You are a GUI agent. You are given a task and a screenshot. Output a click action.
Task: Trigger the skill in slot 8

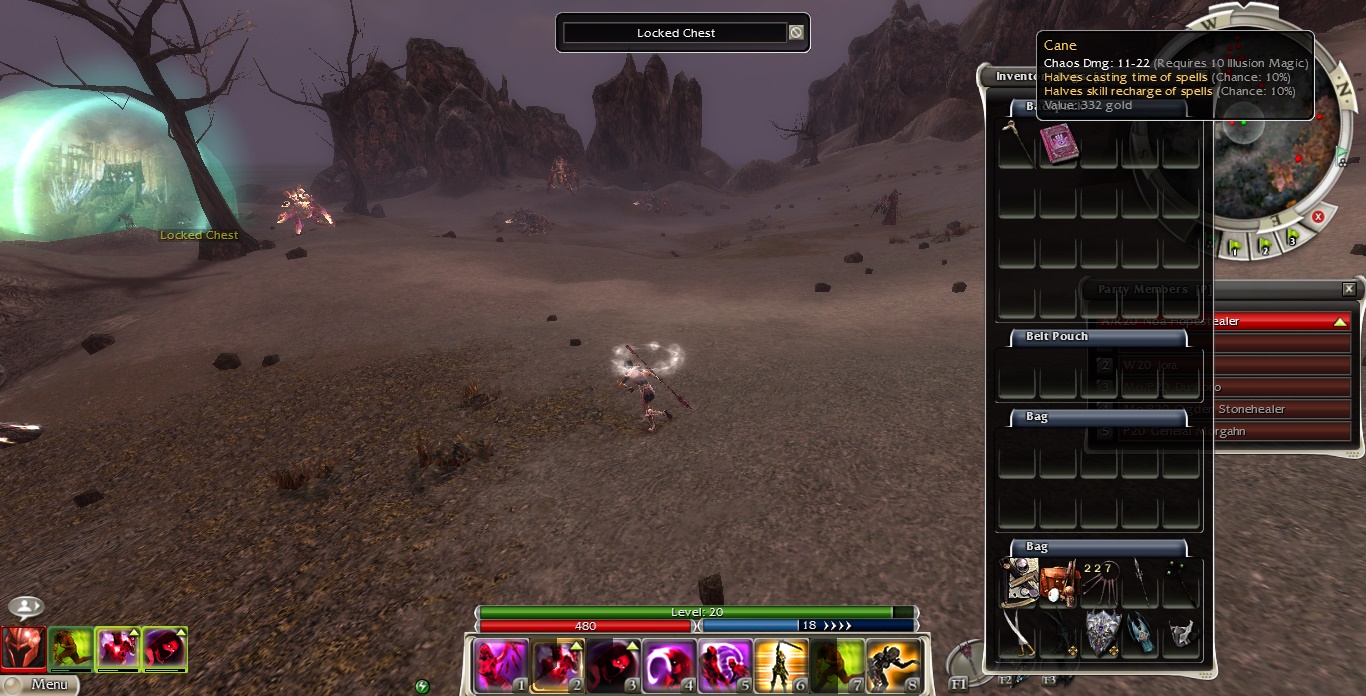[893, 665]
